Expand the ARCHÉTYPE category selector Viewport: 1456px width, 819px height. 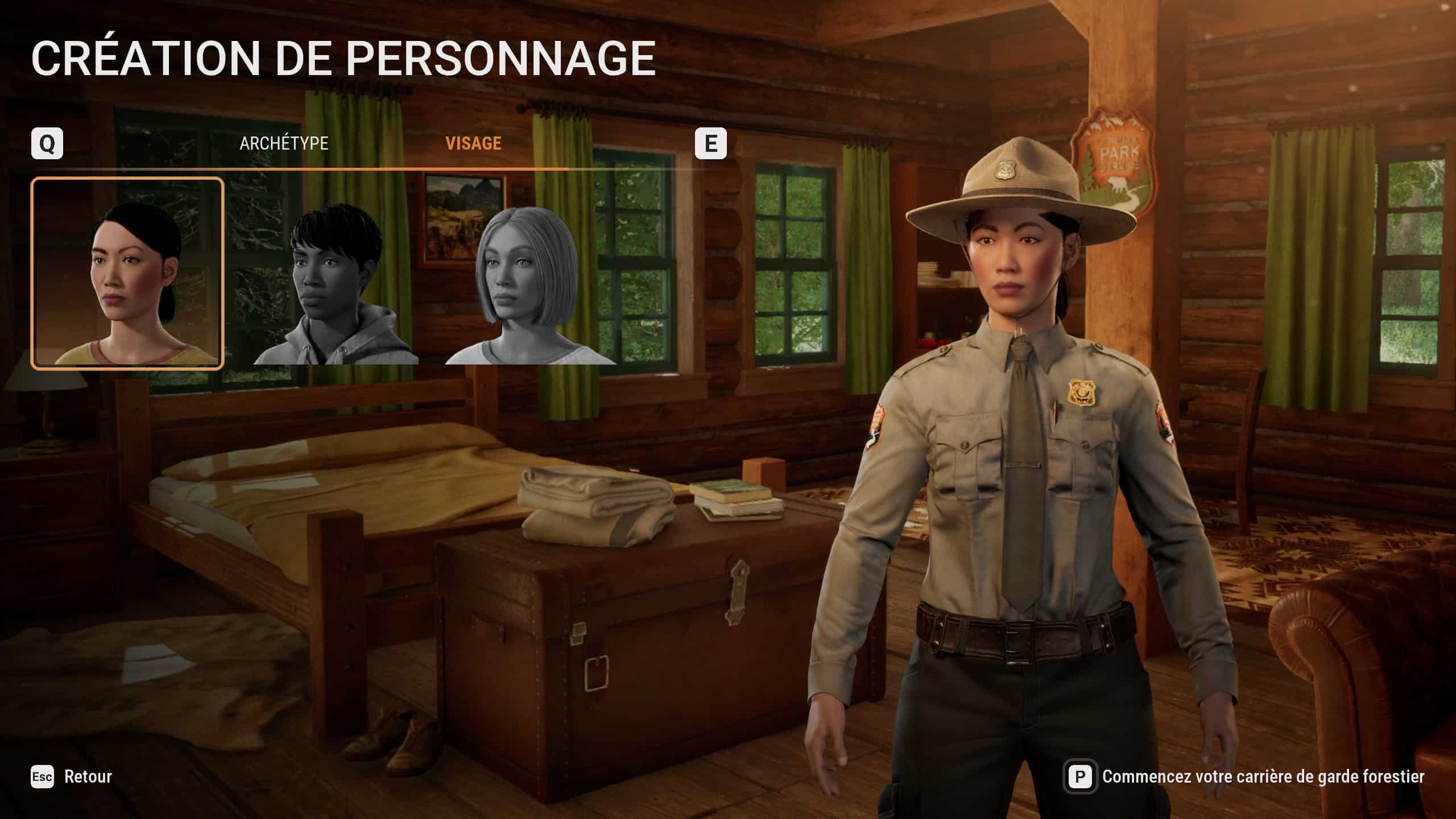point(284,143)
